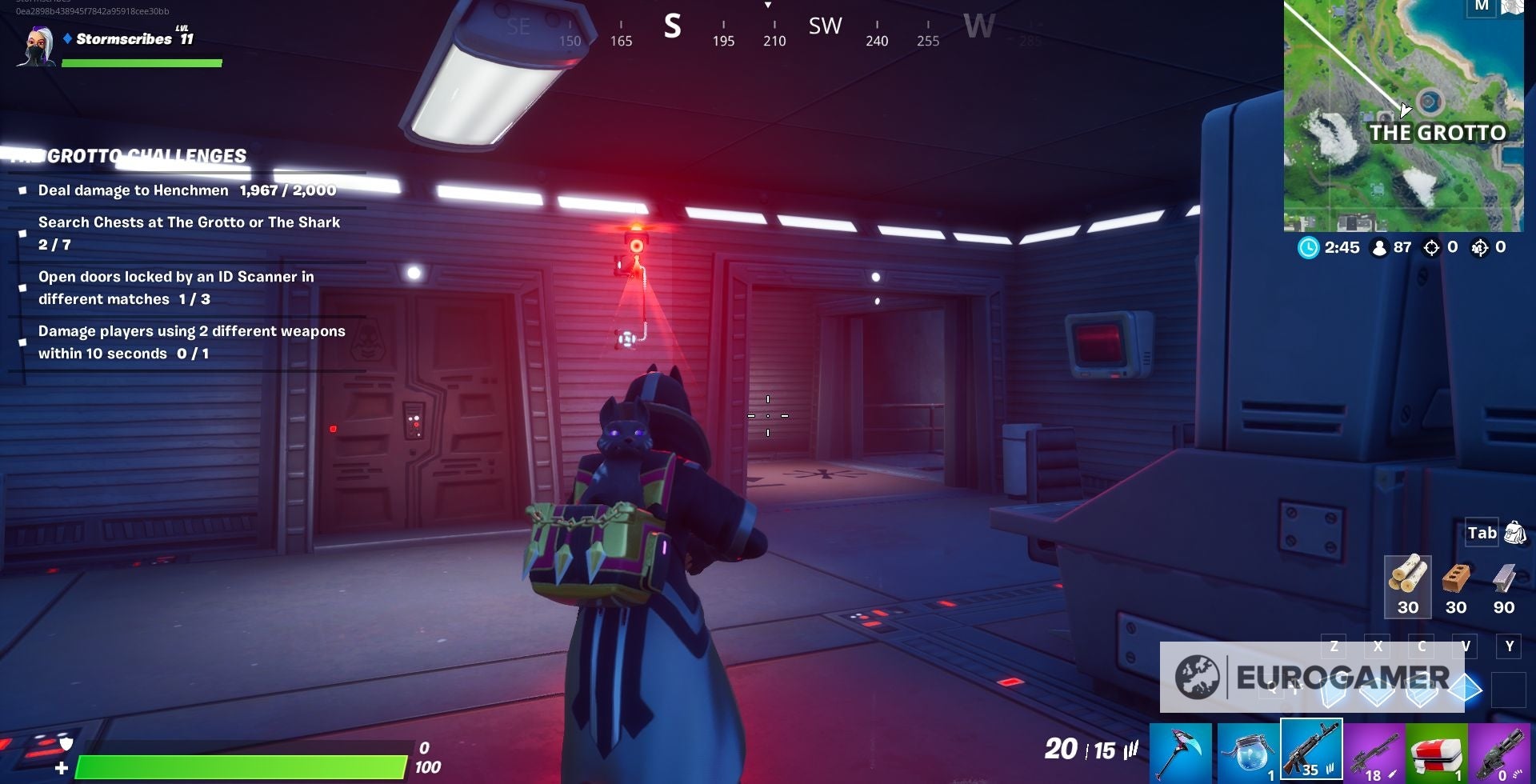This screenshot has width=1536, height=784.
Task: Click the match timer clock icon
Action: coord(1310,248)
